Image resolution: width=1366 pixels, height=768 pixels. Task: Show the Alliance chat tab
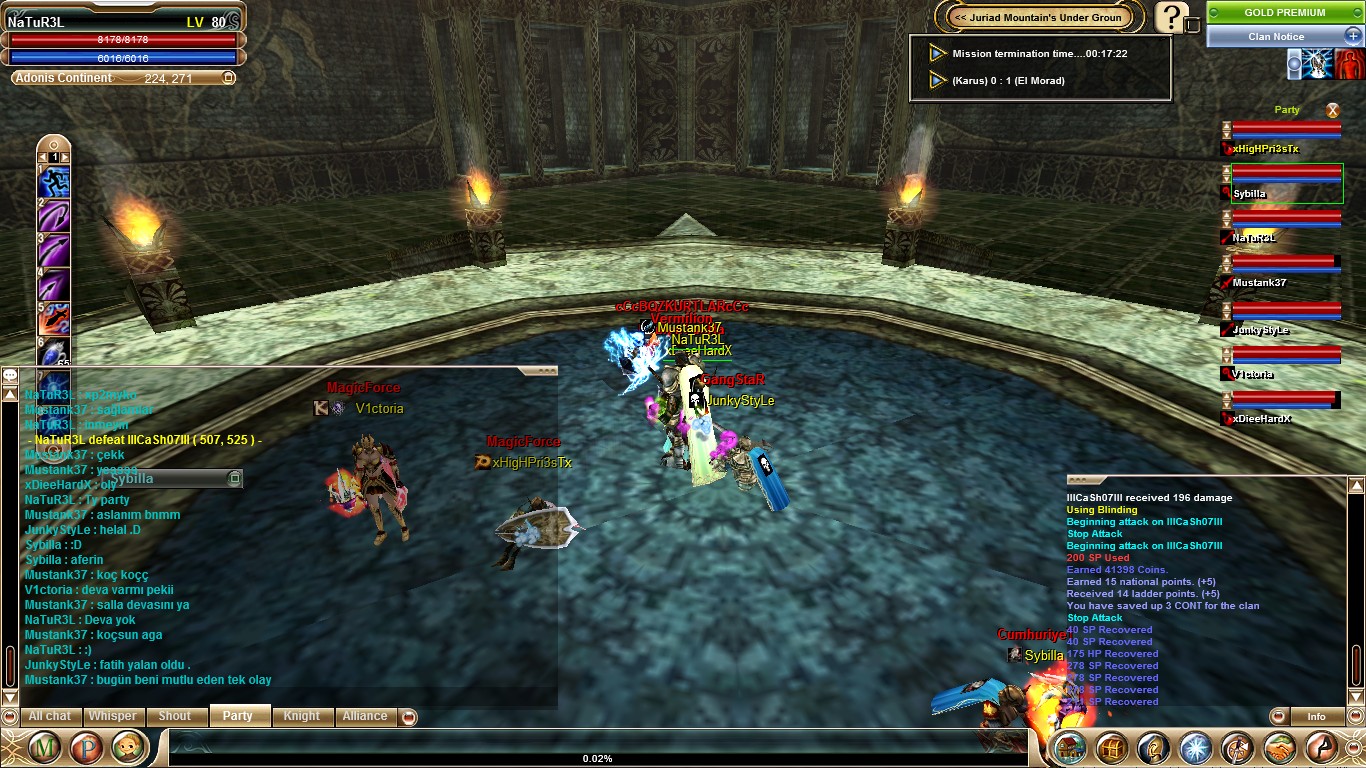[x=365, y=716]
